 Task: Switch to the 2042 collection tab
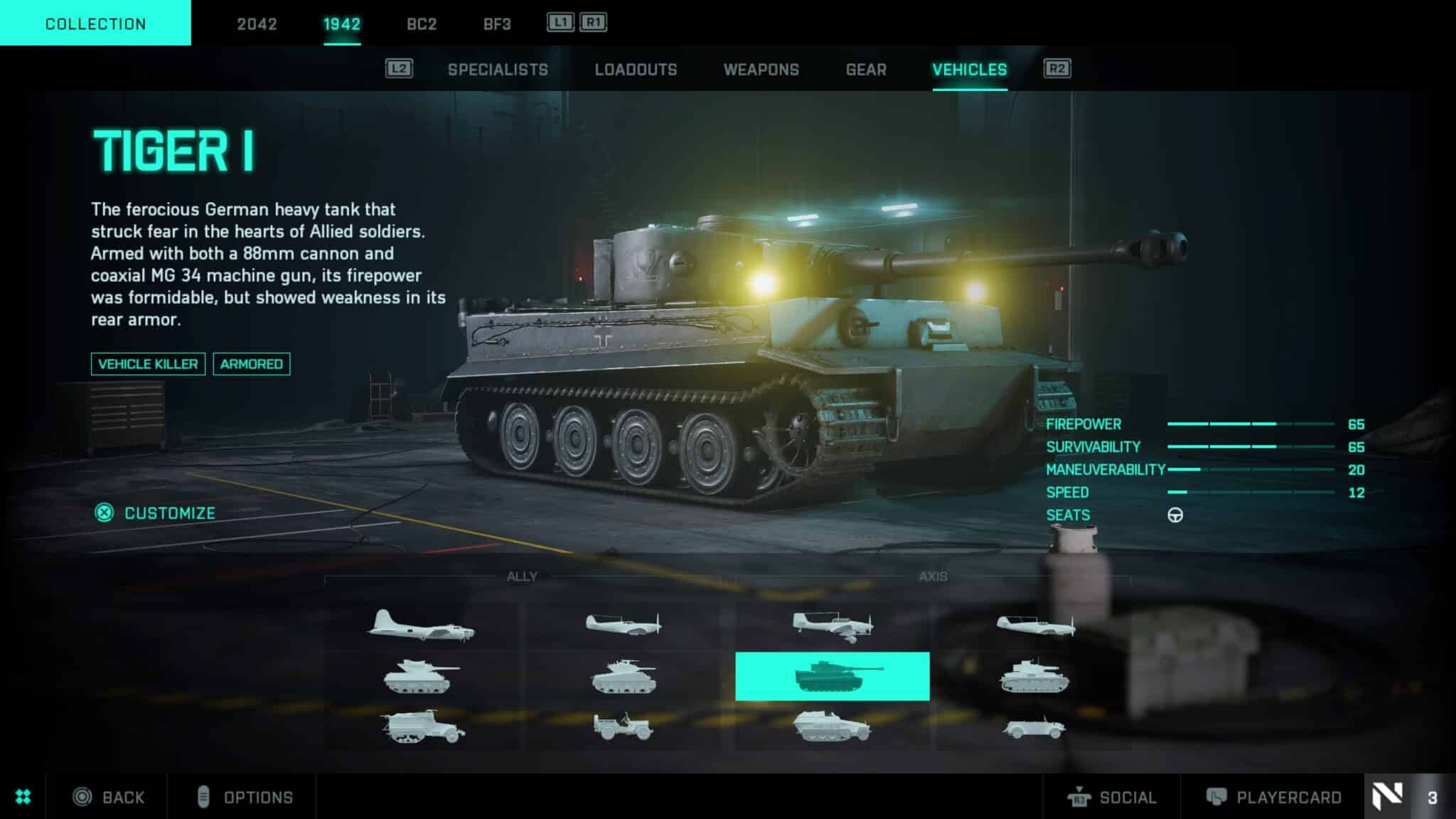[x=257, y=23]
